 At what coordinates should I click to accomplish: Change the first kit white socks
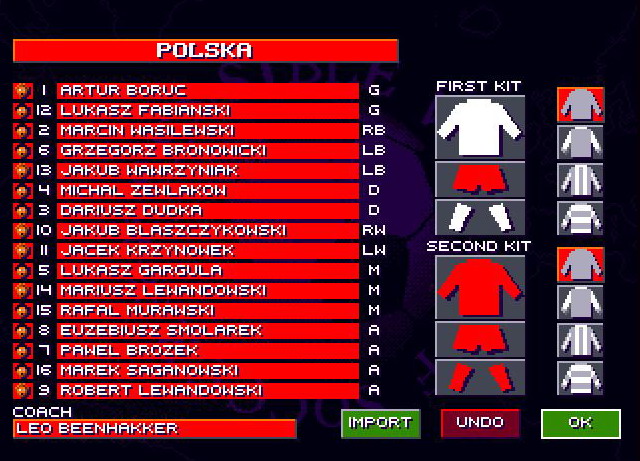[x=480, y=217]
